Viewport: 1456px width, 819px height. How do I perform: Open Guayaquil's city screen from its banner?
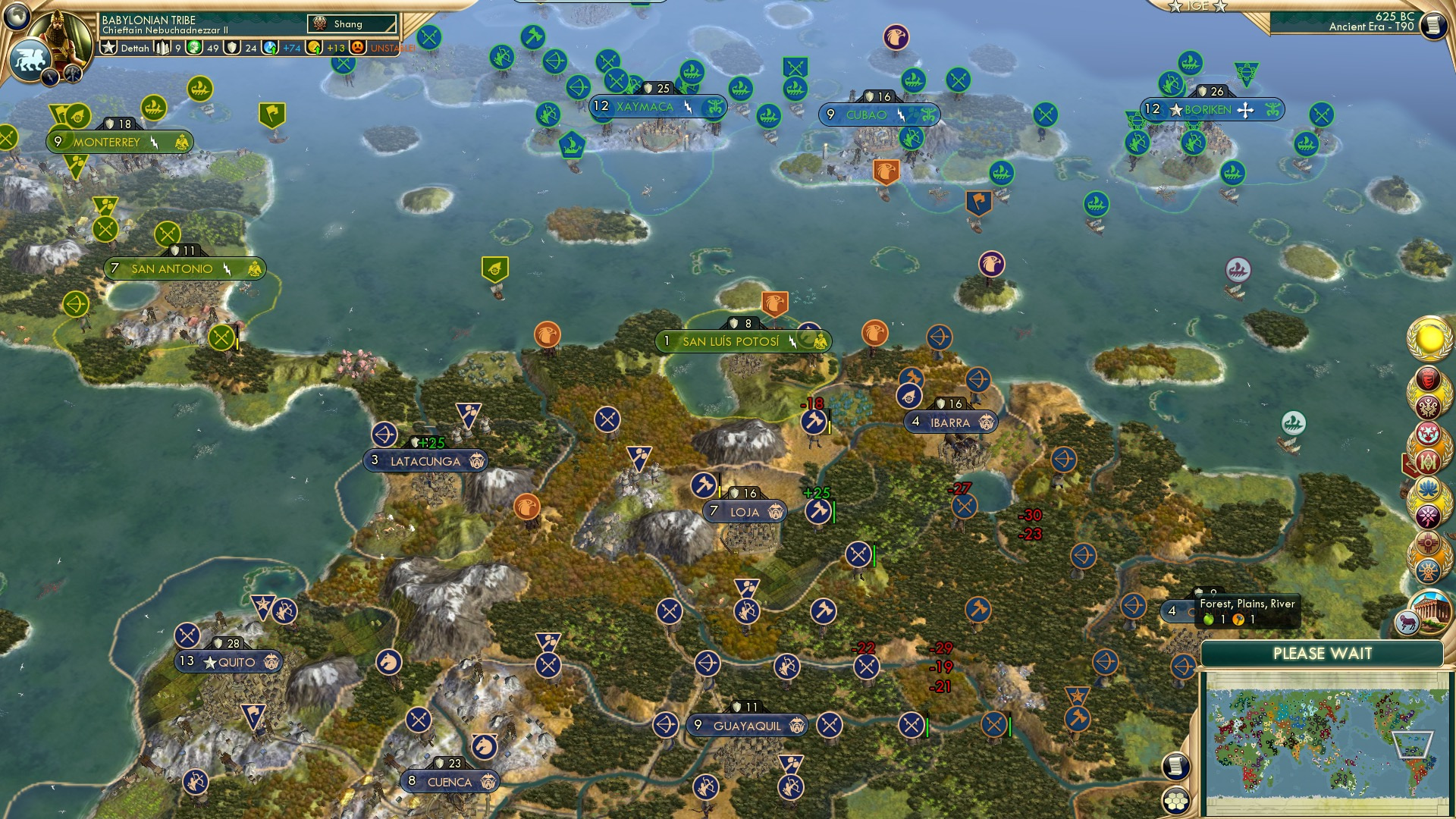(747, 725)
